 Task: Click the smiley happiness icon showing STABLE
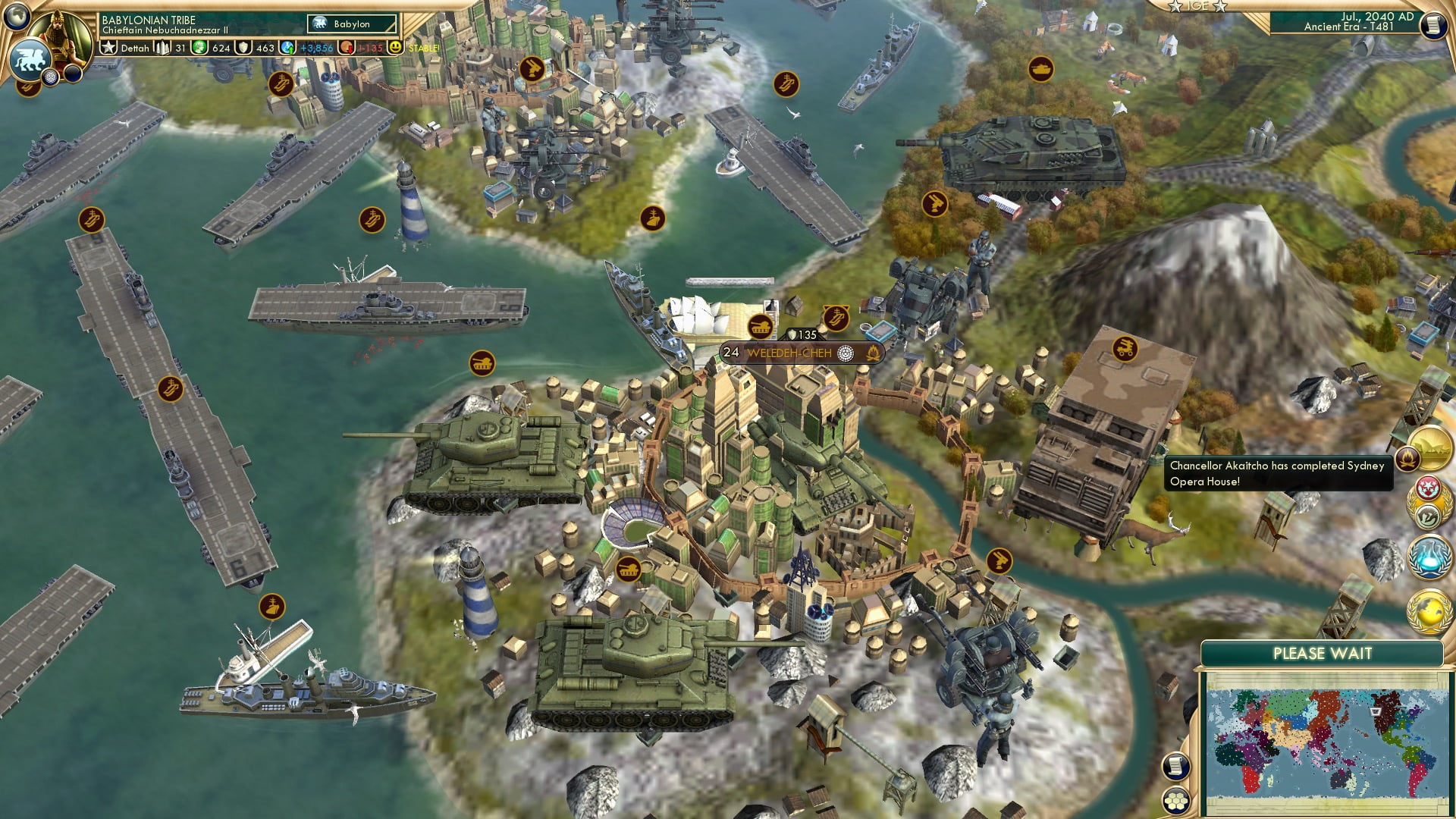[395, 47]
